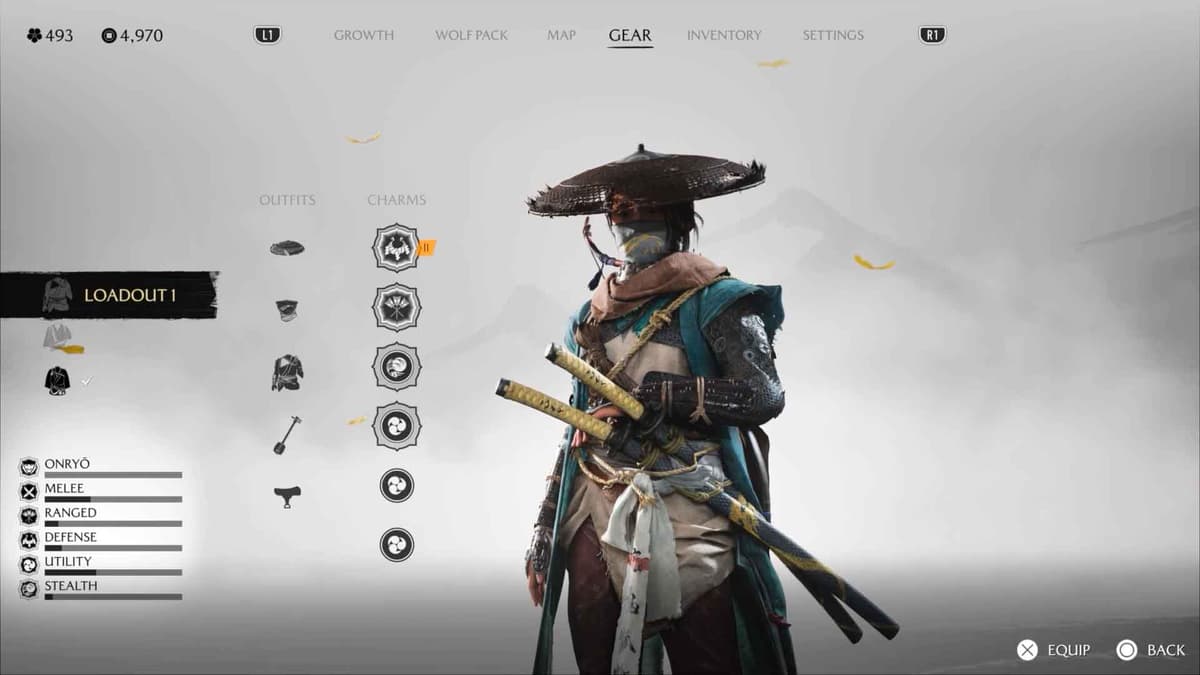Open the Wolf Pack tab
This screenshot has height=675, width=1200.
tap(471, 35)
